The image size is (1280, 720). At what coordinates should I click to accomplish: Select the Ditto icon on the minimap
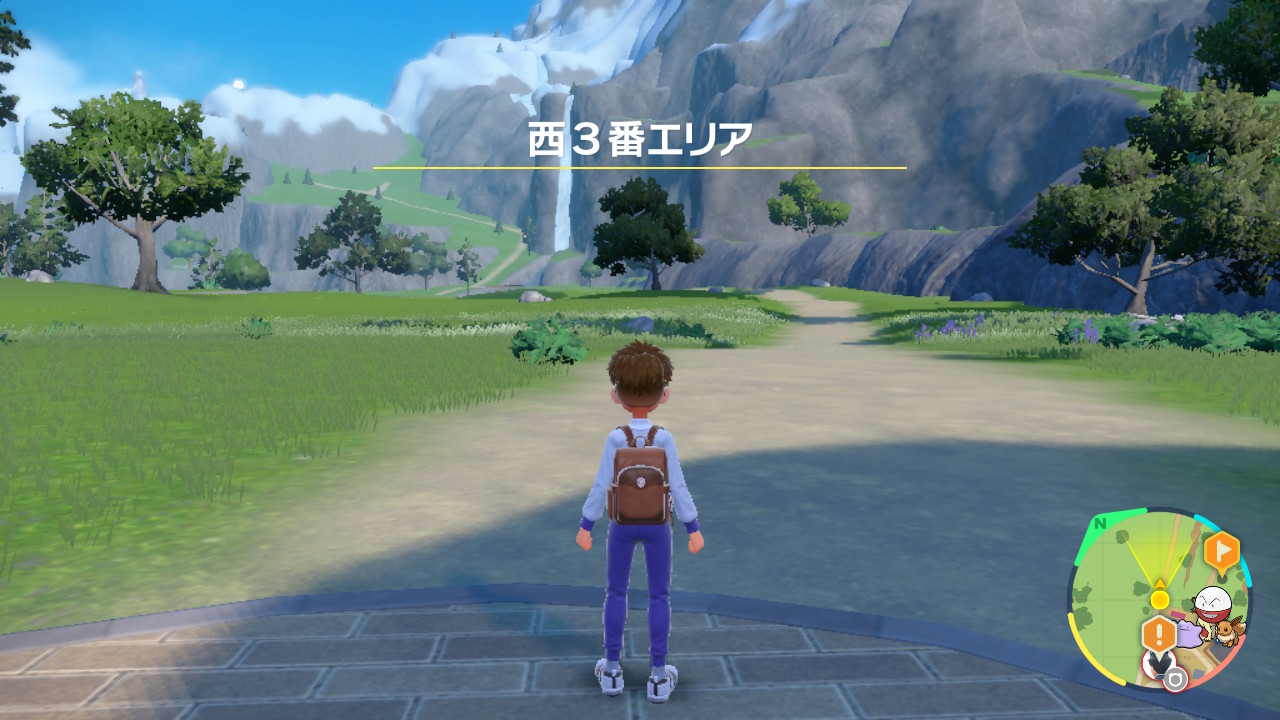[1191, 634]
